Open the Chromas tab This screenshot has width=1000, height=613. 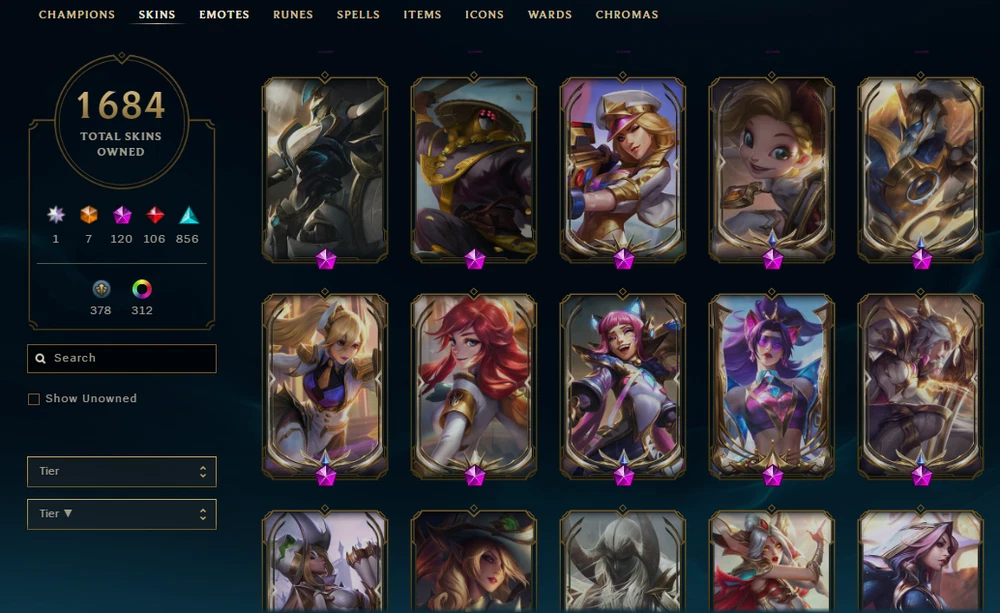[x=627, y=15]
